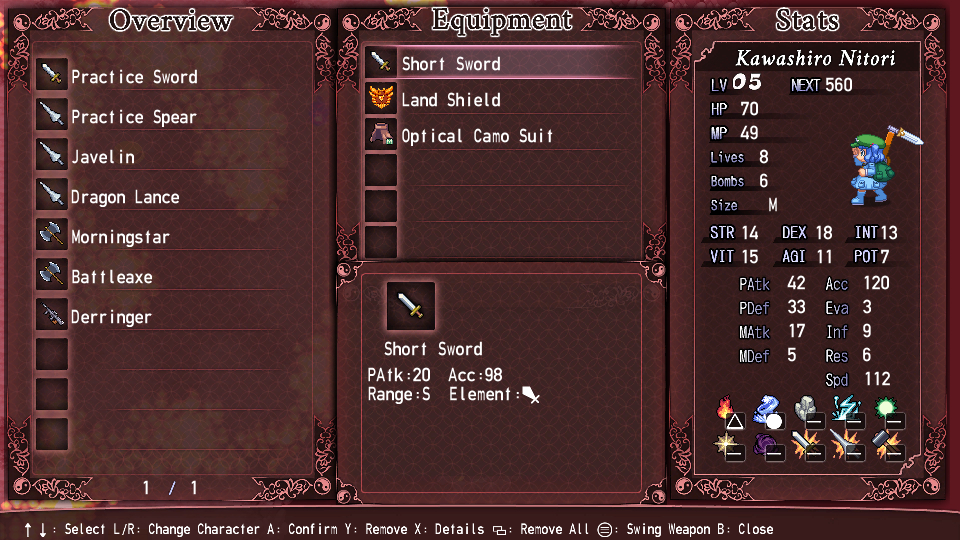The height and width of the screenshot is (540, 960).
Task: Pick the Derringer gun entry
Action: click(x=111, y=317)
